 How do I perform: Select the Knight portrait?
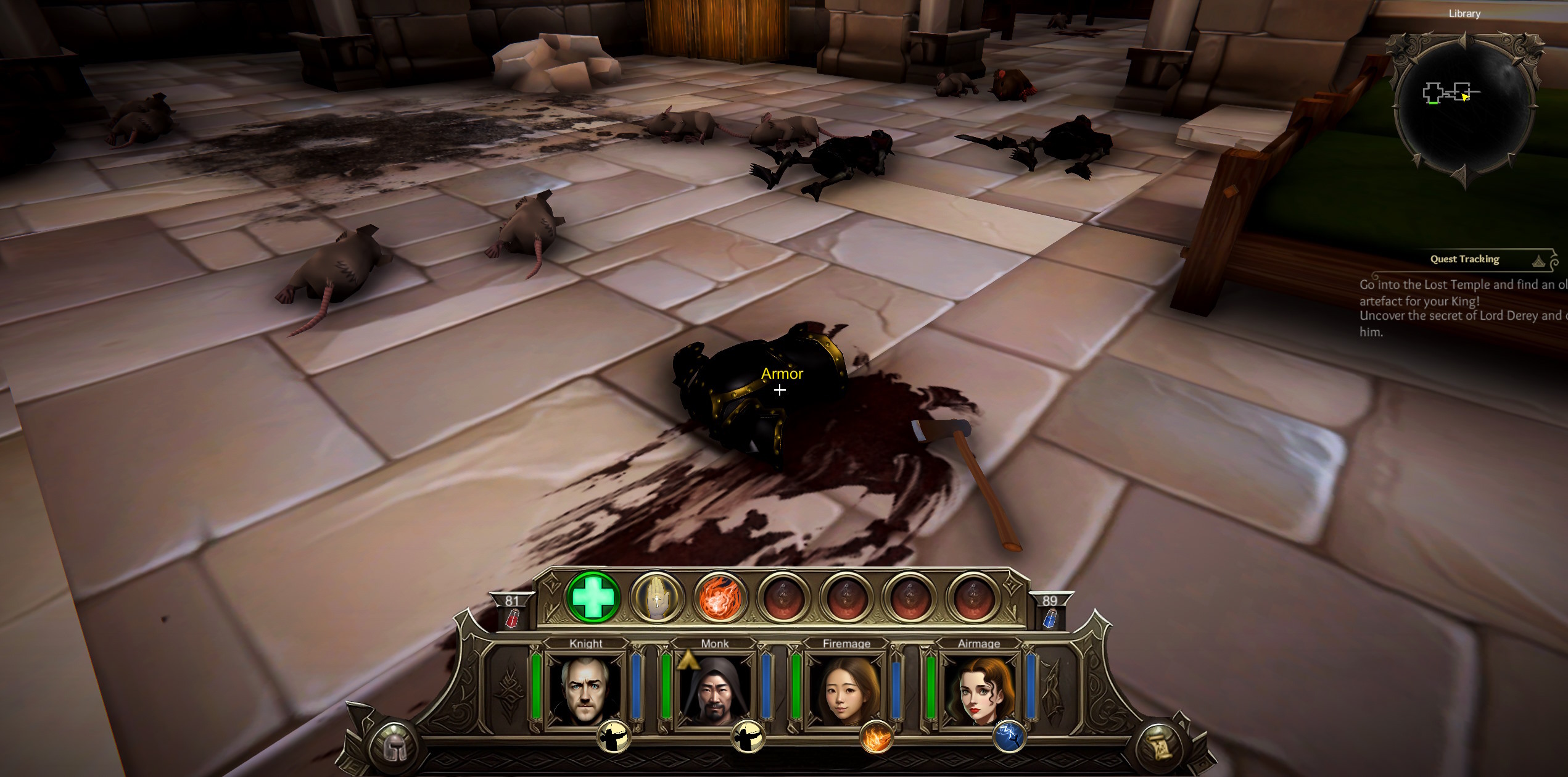point(585,689)
